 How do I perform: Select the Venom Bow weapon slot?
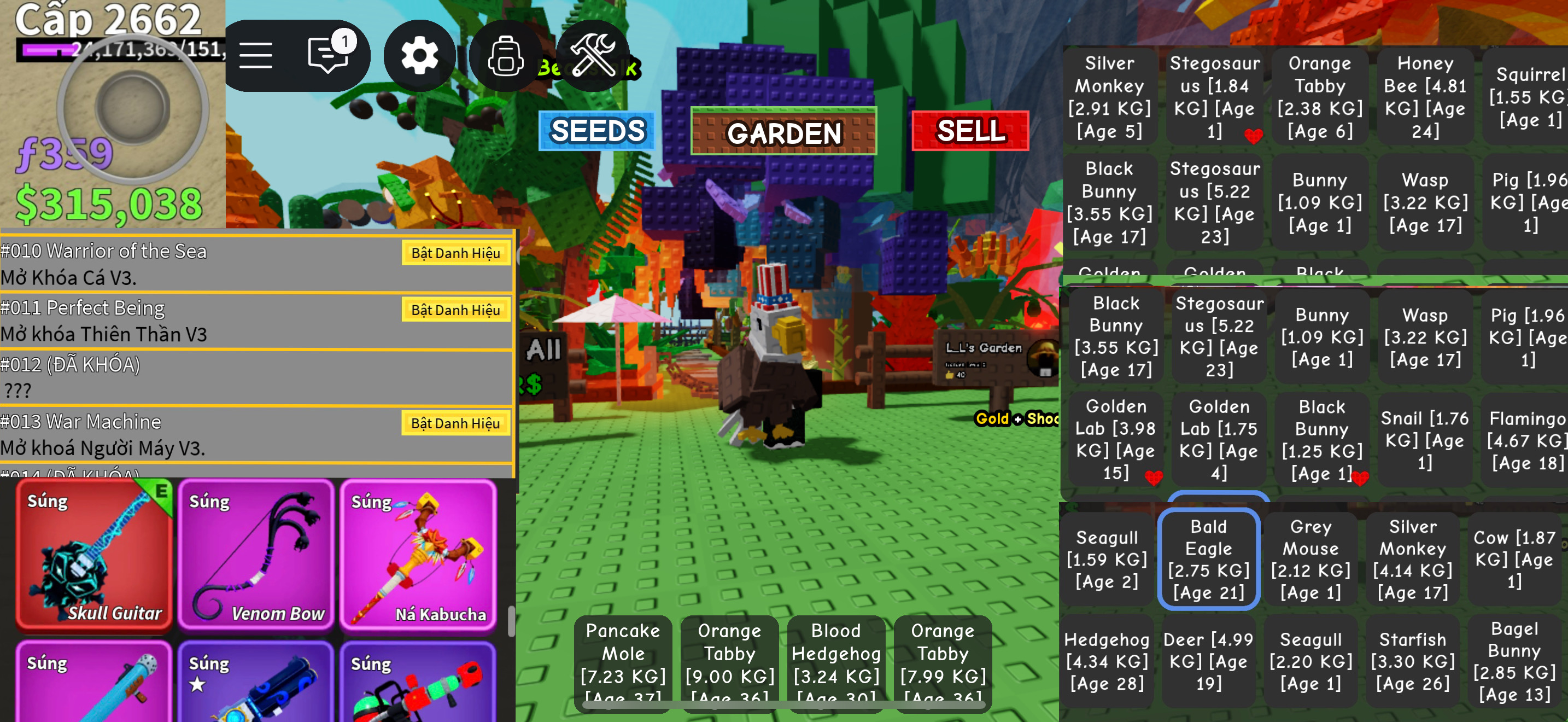(x=256, y=555)
